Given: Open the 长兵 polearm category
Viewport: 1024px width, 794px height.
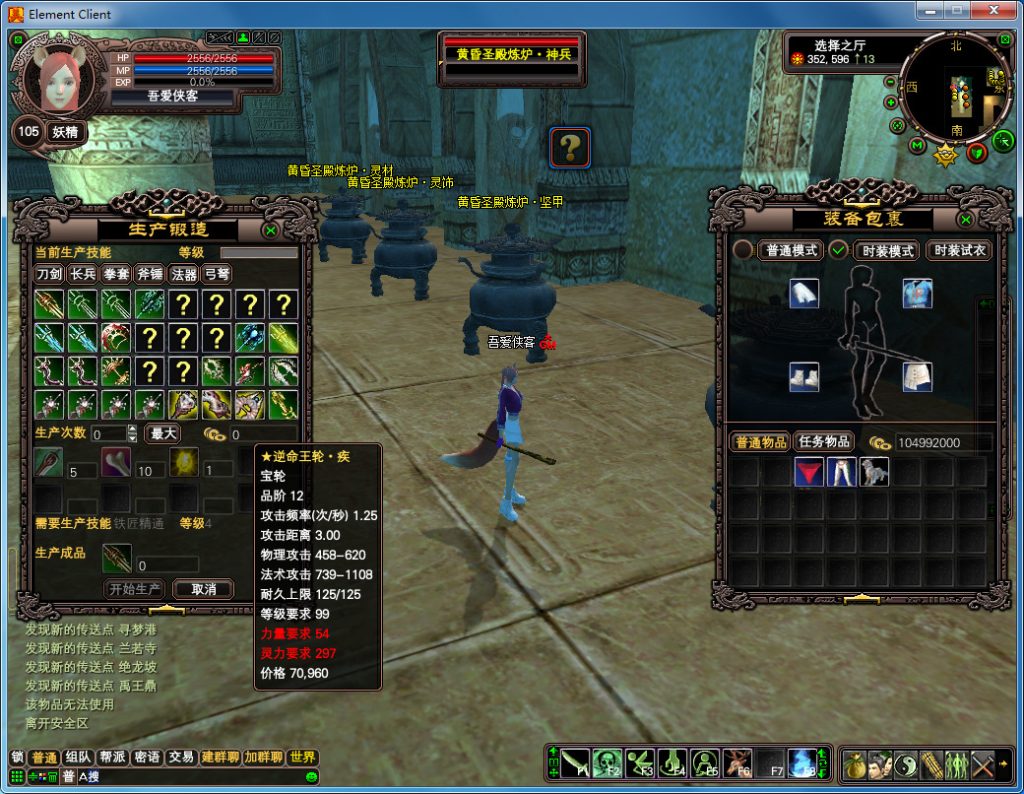Looking at the screenshot, I should 83,274.
